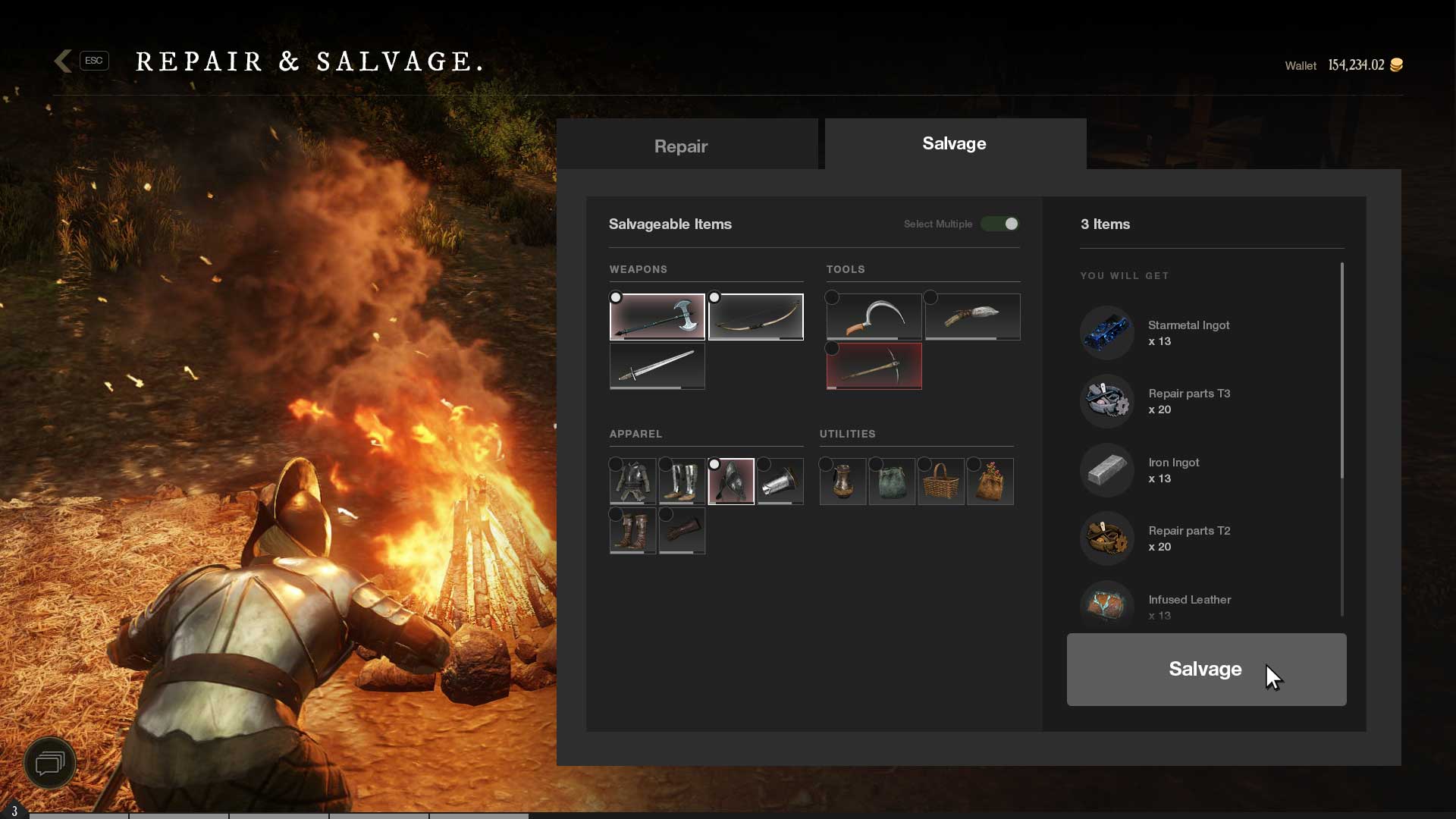Toggle the Select Multiple switch

coord(1000,224)
